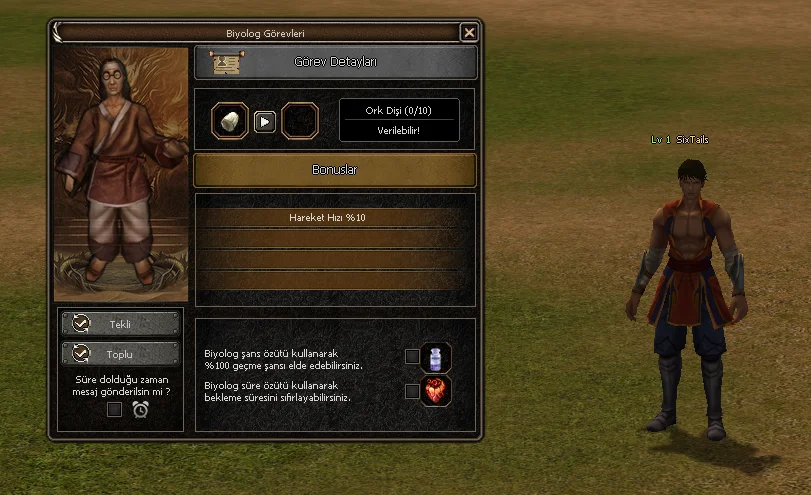Tick the Biyolog süre özütü checkbox
This screenshot has width=811, height=495.
point(412,391)
